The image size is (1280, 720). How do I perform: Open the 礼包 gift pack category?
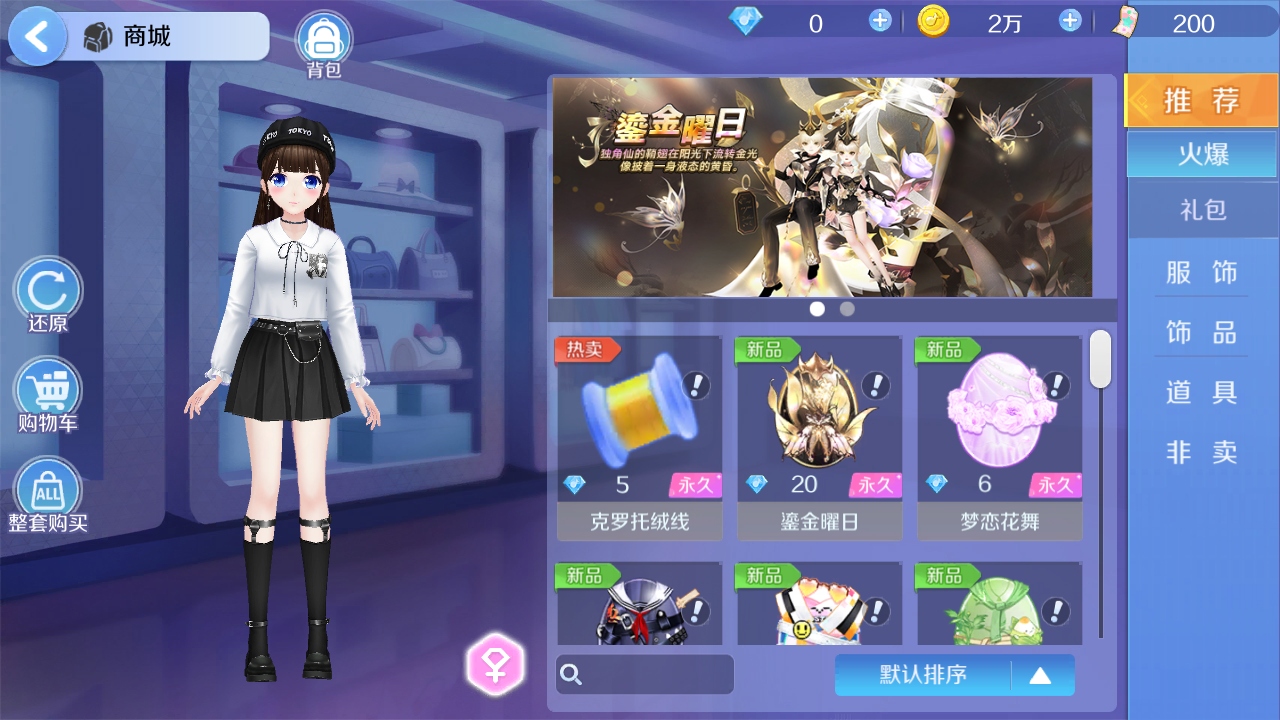[1202, 210]
